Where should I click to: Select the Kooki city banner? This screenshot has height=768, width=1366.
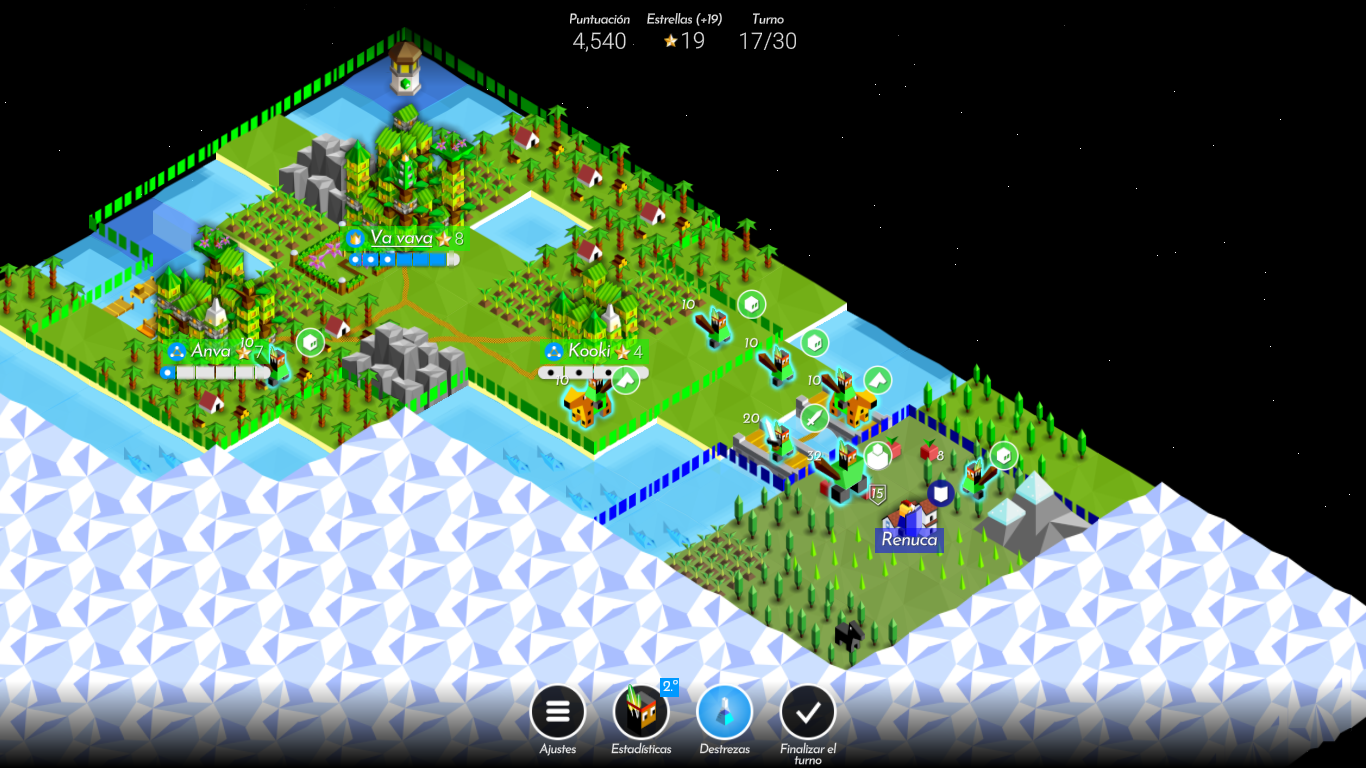click(x=592, y=351)
